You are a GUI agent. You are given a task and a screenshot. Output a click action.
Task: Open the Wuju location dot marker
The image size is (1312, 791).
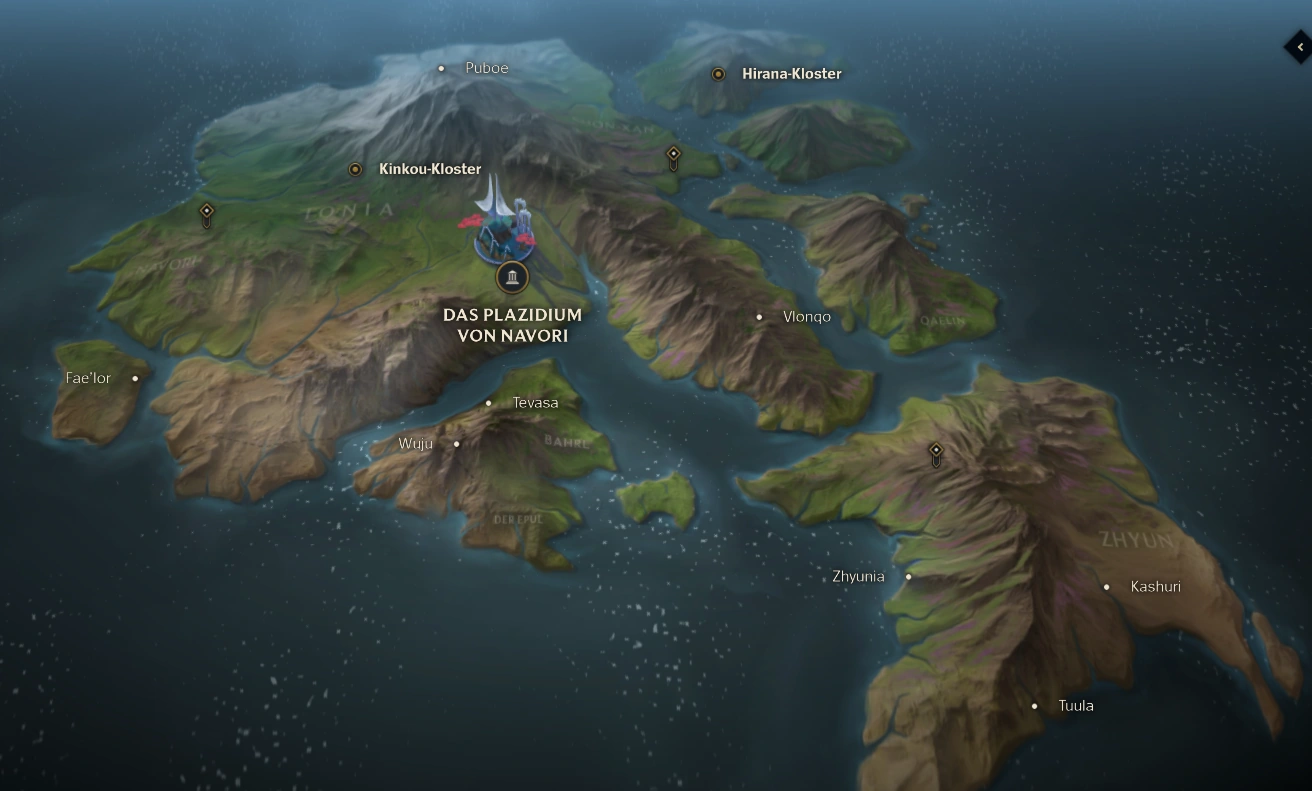coord(456,442)
